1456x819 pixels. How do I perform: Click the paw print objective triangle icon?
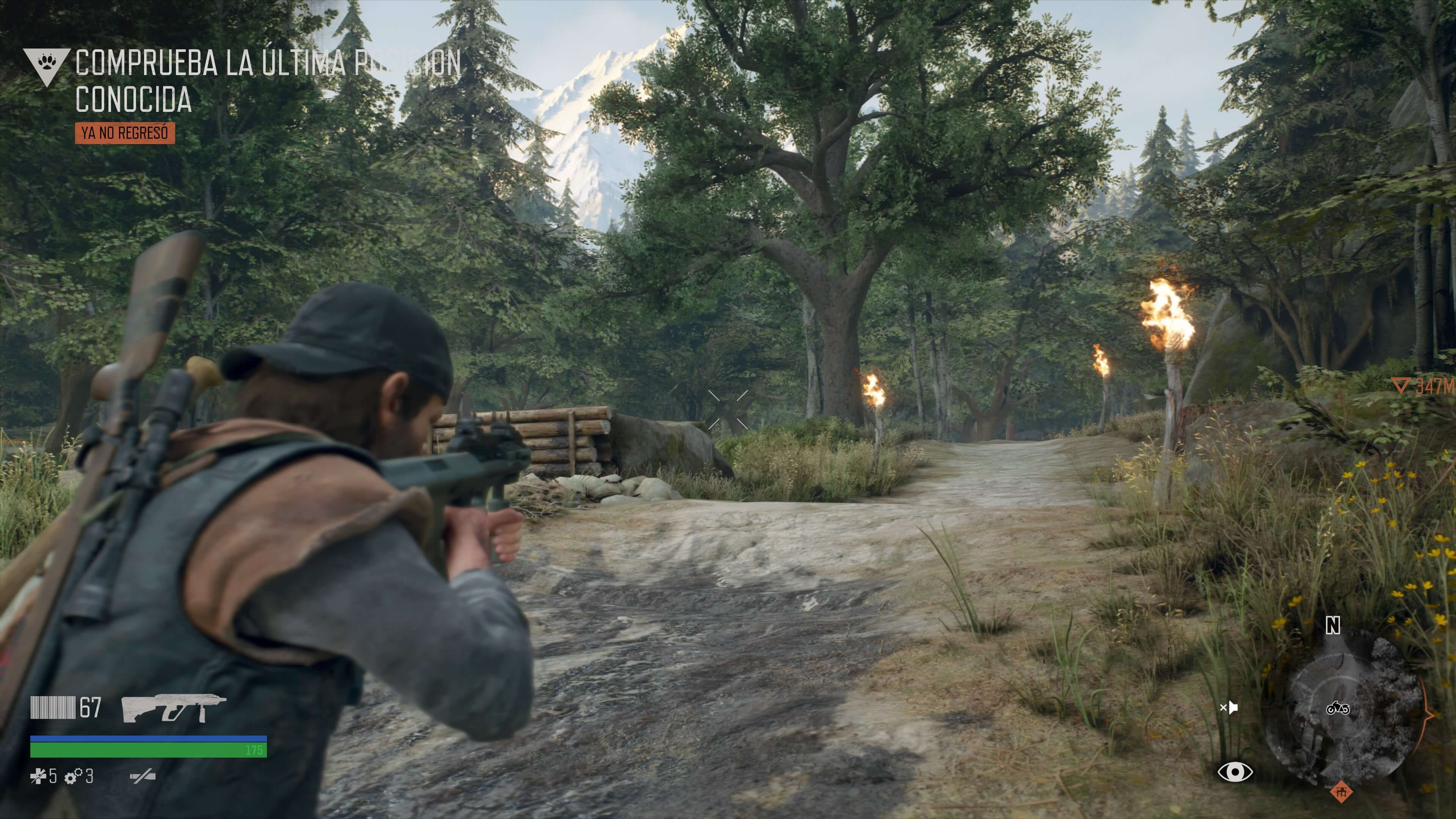point(46,65)
